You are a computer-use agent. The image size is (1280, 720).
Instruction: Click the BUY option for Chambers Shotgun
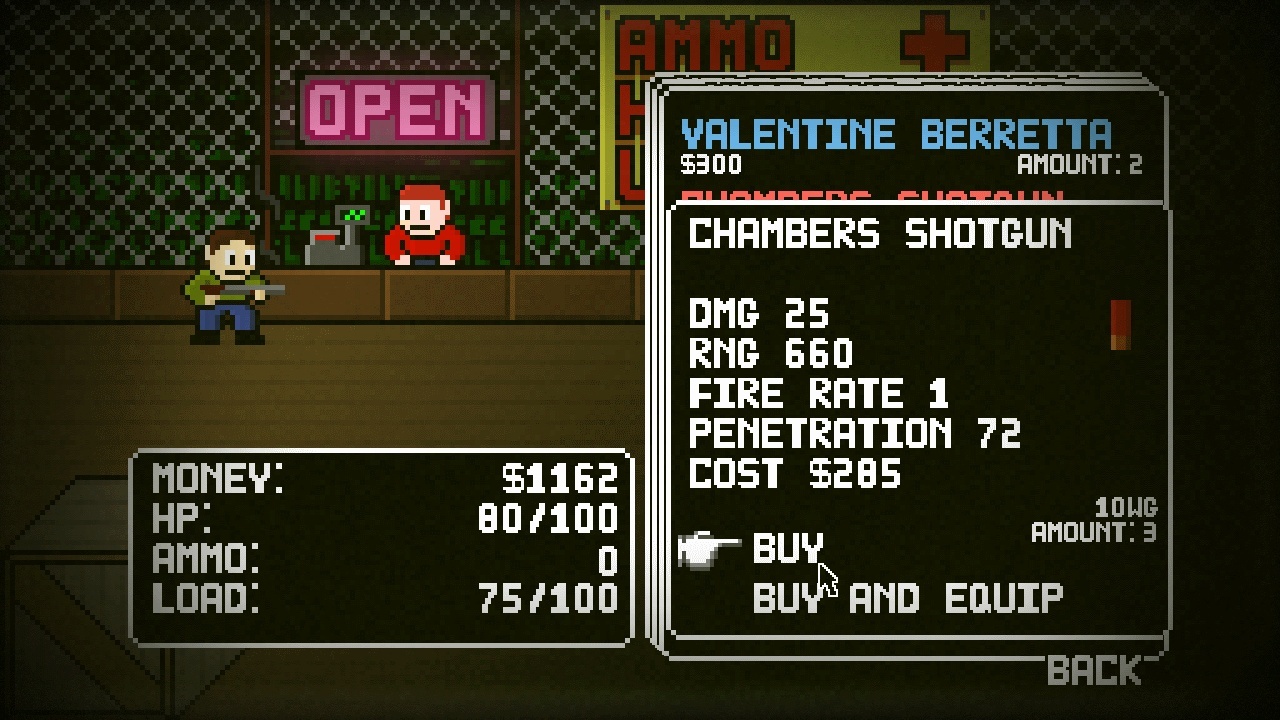(788, 548)
